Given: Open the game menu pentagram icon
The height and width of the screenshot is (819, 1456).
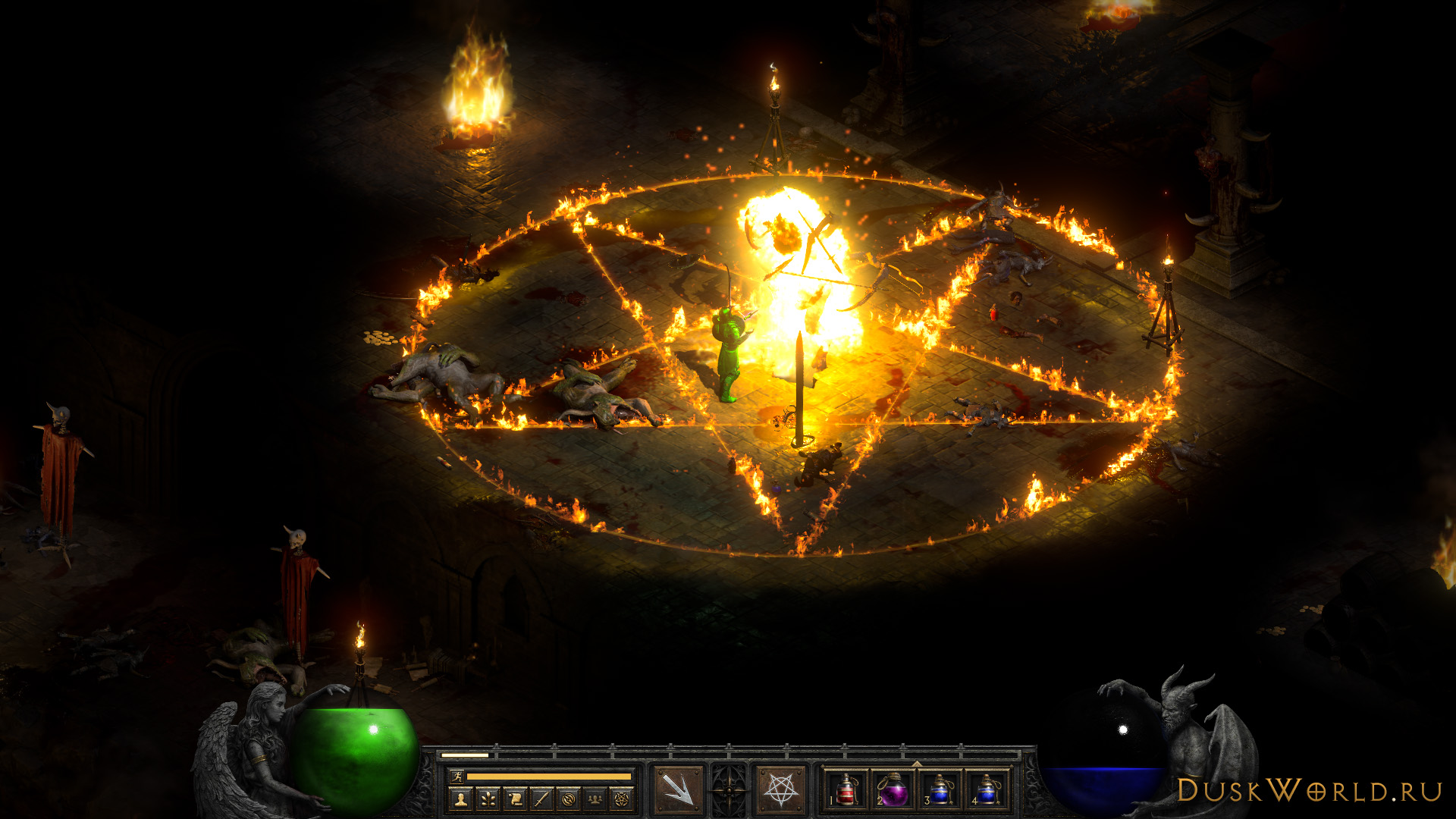Looking at the screenshot, I should (x=622, y=799).
